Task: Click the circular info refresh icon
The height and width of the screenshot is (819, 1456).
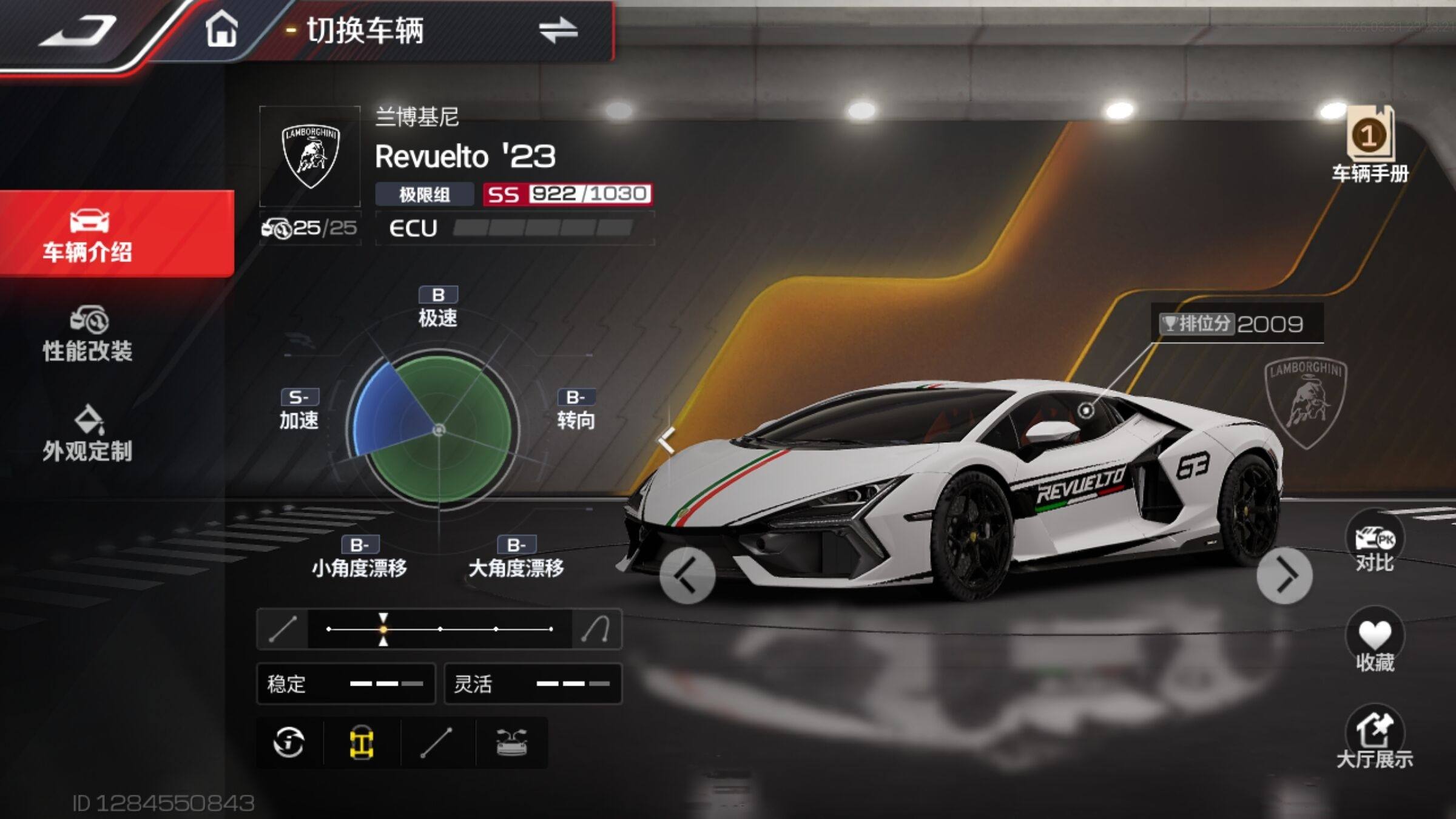Action: pos(289,743)
